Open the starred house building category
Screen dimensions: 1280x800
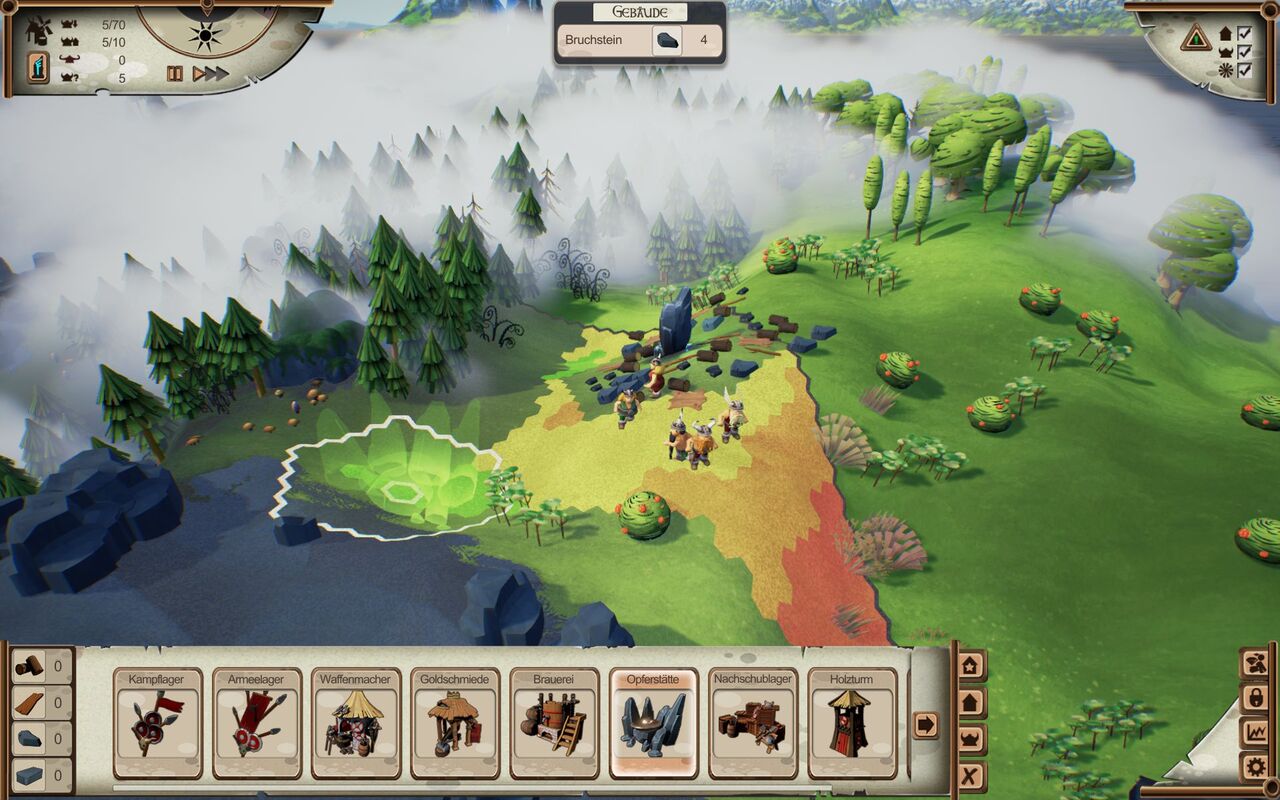[x=971, y=665]
